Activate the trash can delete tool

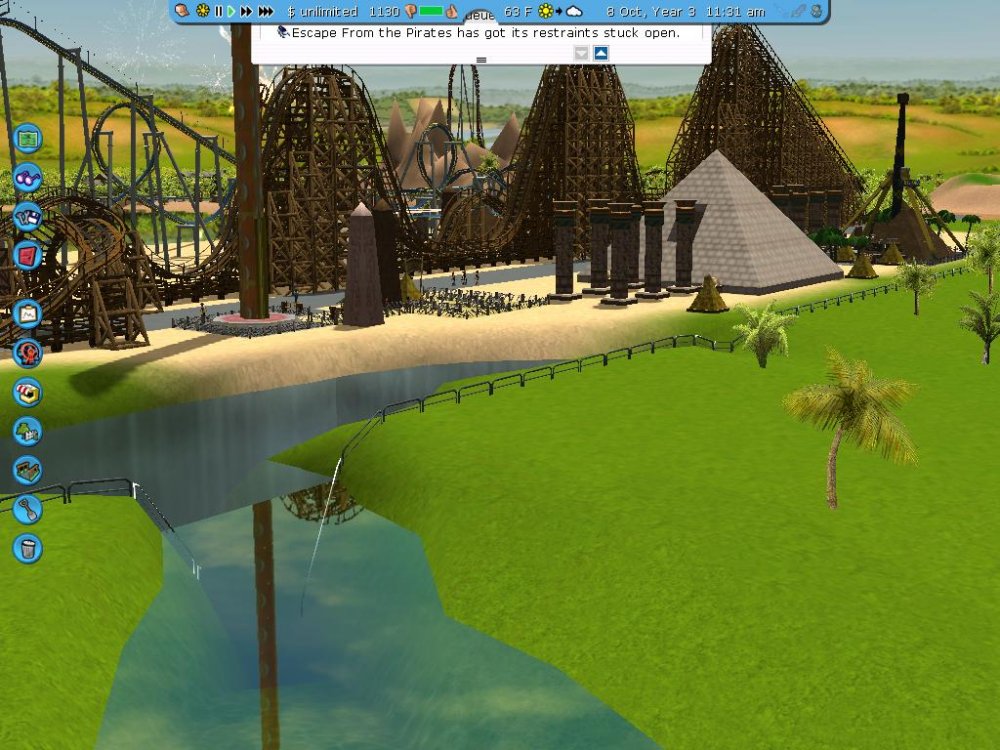pyautogui.click(x=28, y=547)
